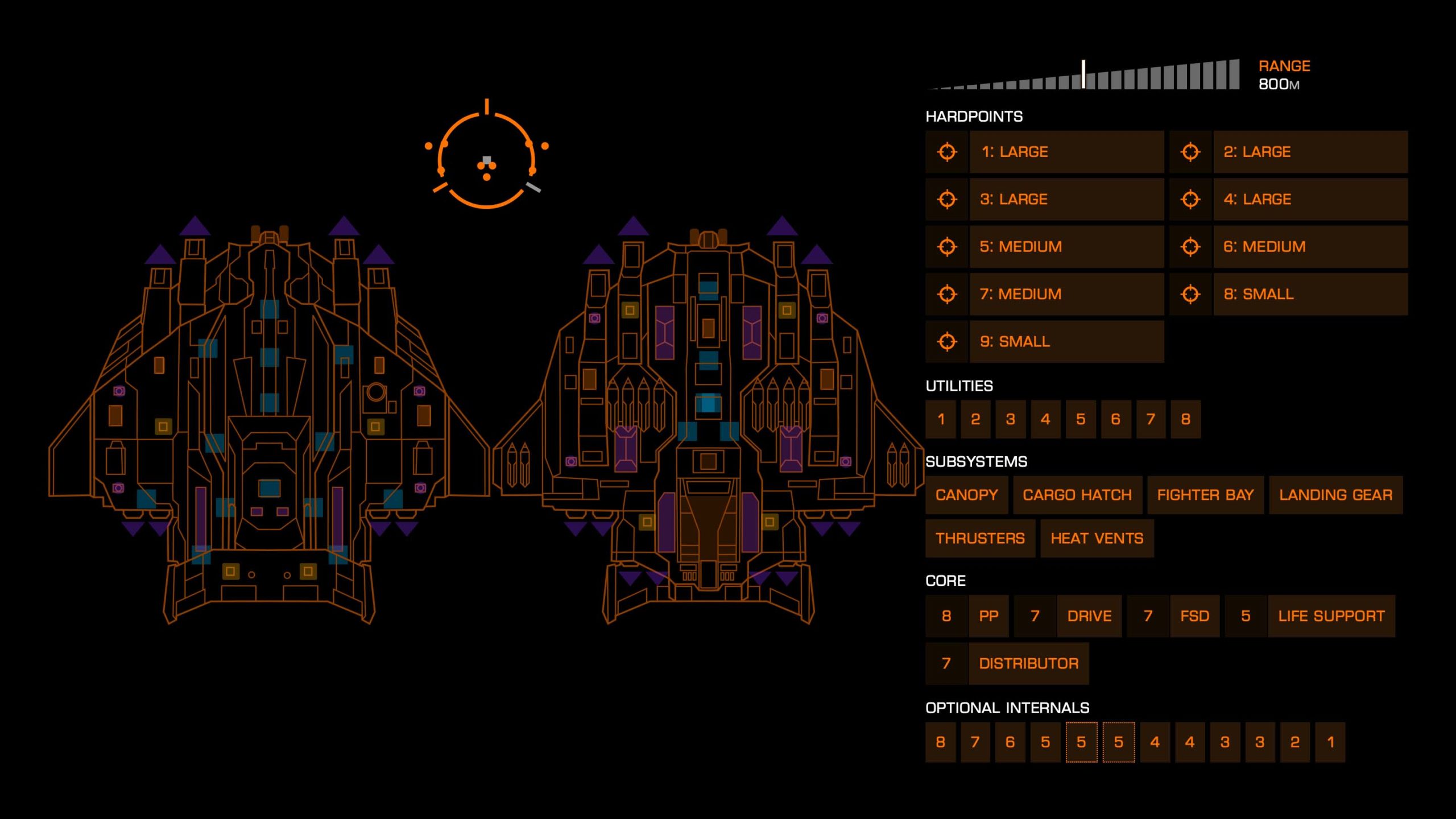Image resolution: width=1456 pixels, height=819 pixels.
Task: Target the FIGHTER BAY subsystem
Action: (x=1205, y=494)
